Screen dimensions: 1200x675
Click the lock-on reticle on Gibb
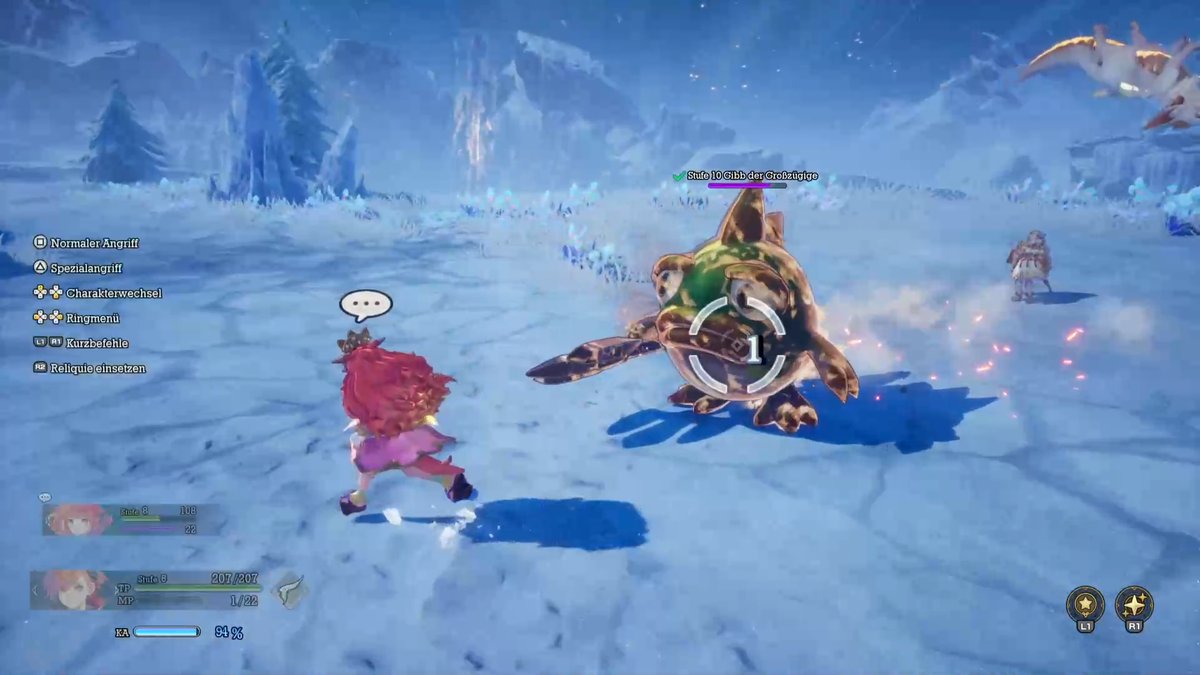coord(737,346)
